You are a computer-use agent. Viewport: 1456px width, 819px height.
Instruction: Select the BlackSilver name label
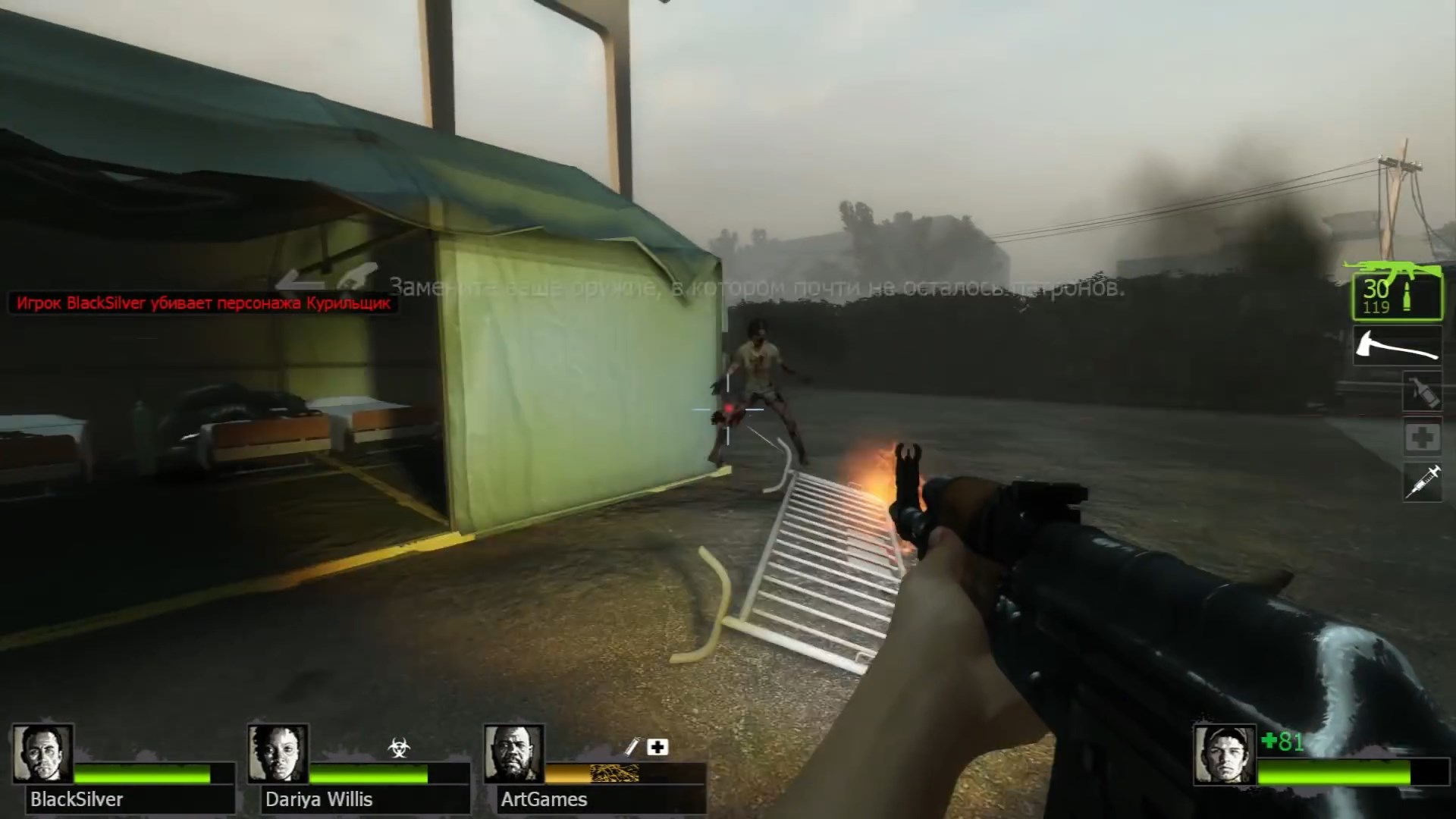click(x=76, y=799)
